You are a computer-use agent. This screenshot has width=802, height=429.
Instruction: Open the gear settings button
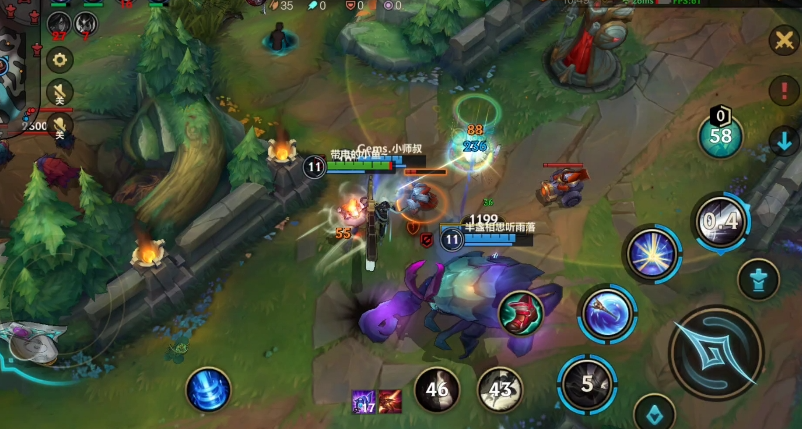point(60,60)
